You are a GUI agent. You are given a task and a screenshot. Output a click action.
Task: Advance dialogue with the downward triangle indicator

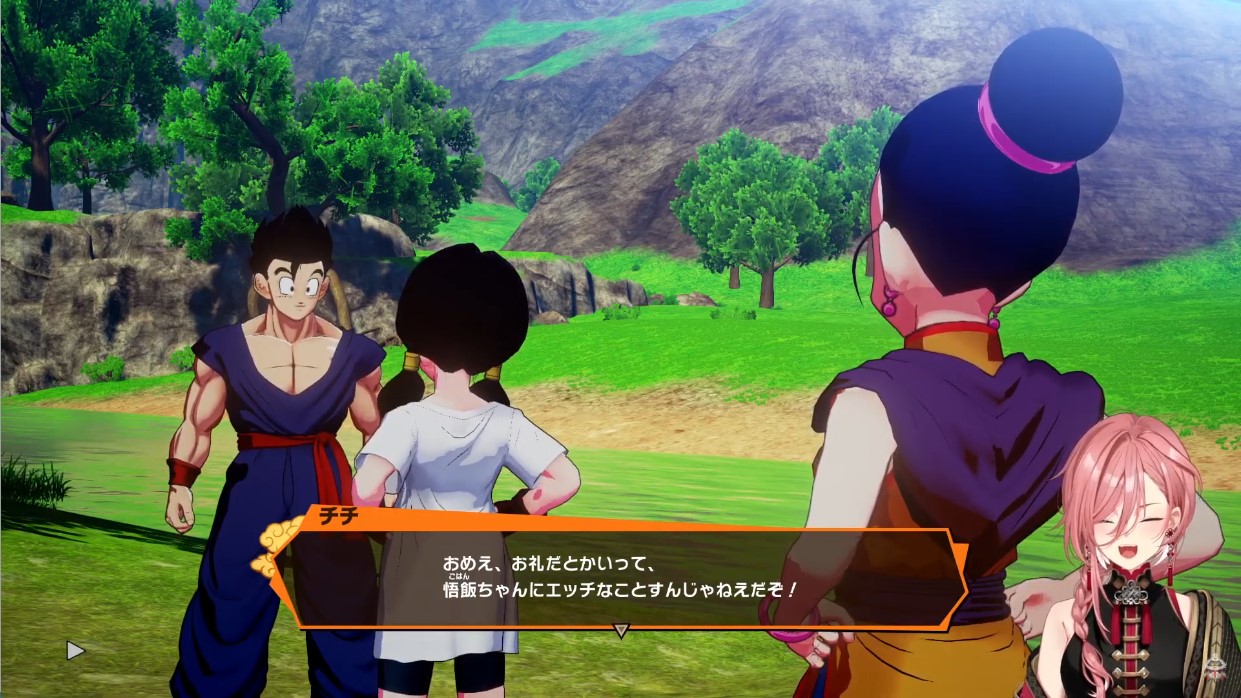click(x=620, y=631)
